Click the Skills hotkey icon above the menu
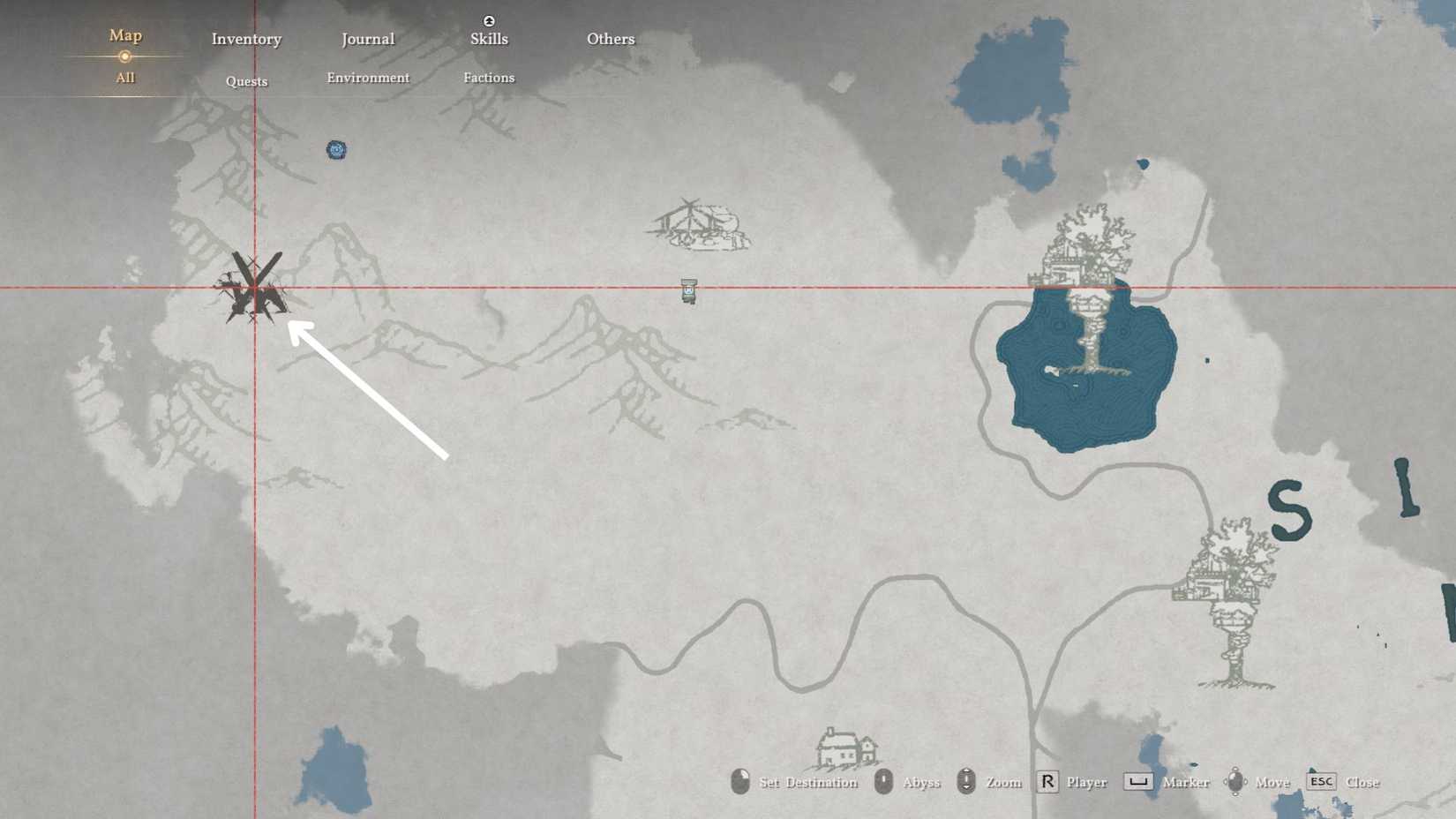 coord(489,19)
